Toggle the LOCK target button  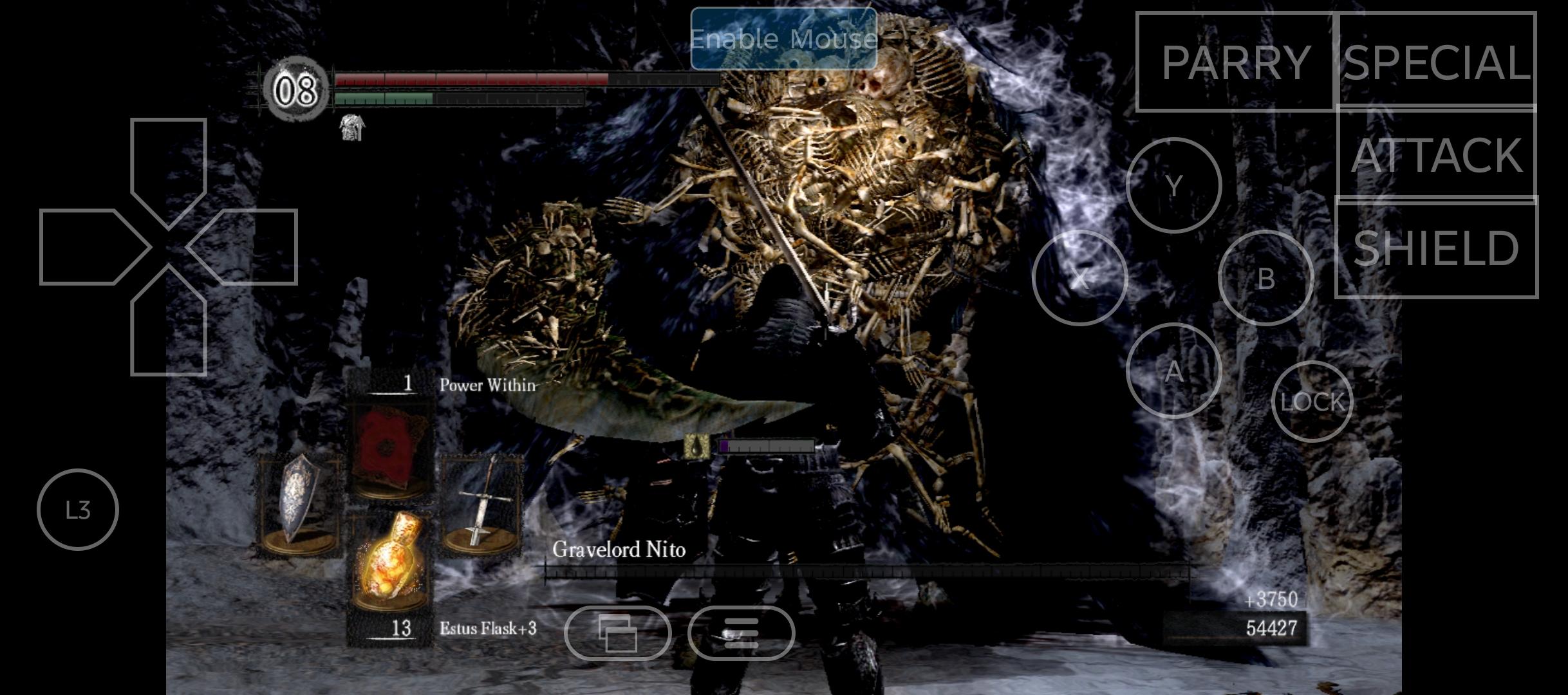(1312, 402)
